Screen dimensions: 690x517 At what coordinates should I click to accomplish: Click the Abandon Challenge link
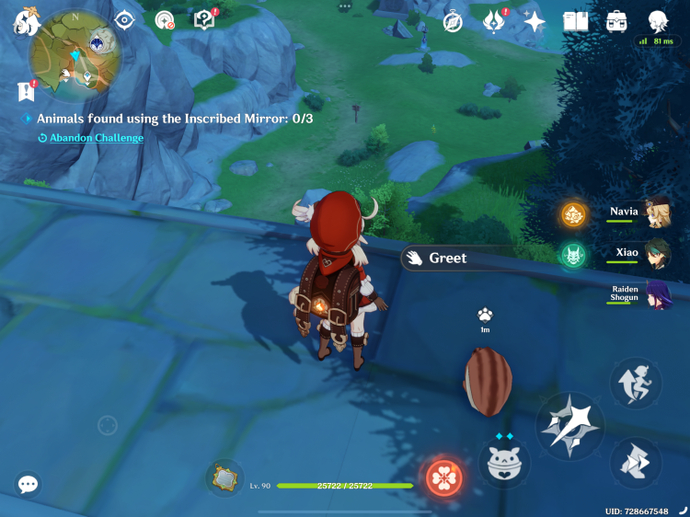[x=96, y=138]
